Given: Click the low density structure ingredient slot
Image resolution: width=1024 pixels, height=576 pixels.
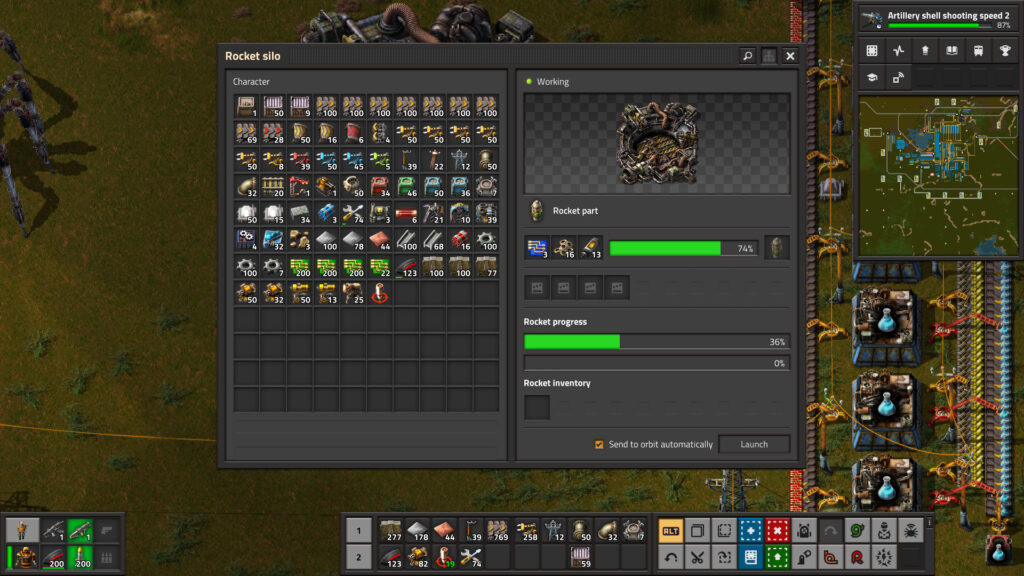Looking at the screenshot, I should click(x=564, y=248).
